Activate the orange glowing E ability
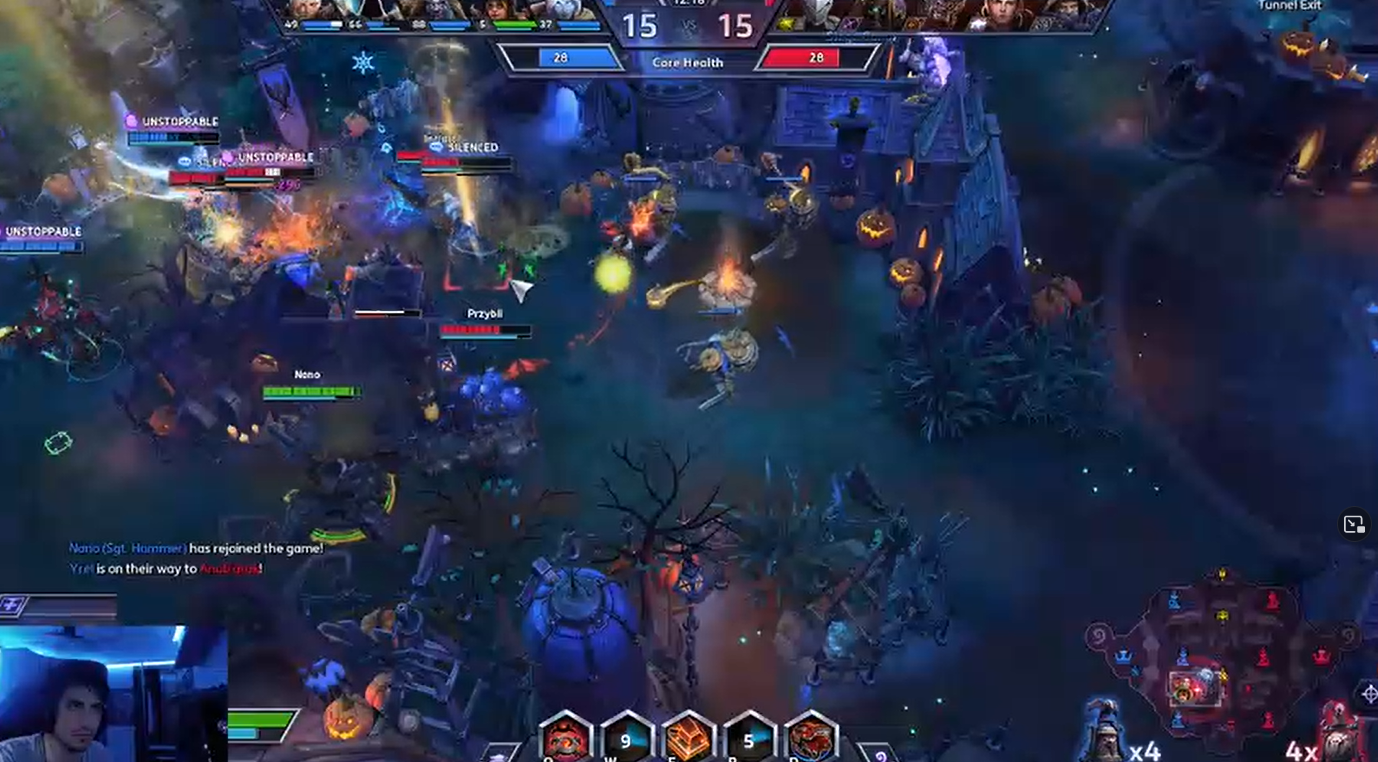 coord(688,740)
